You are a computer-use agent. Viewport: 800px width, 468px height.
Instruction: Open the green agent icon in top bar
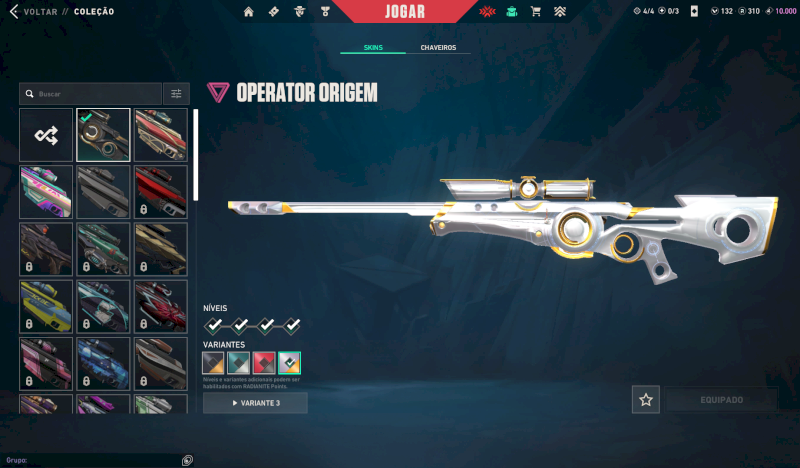(x=512, y=12)
